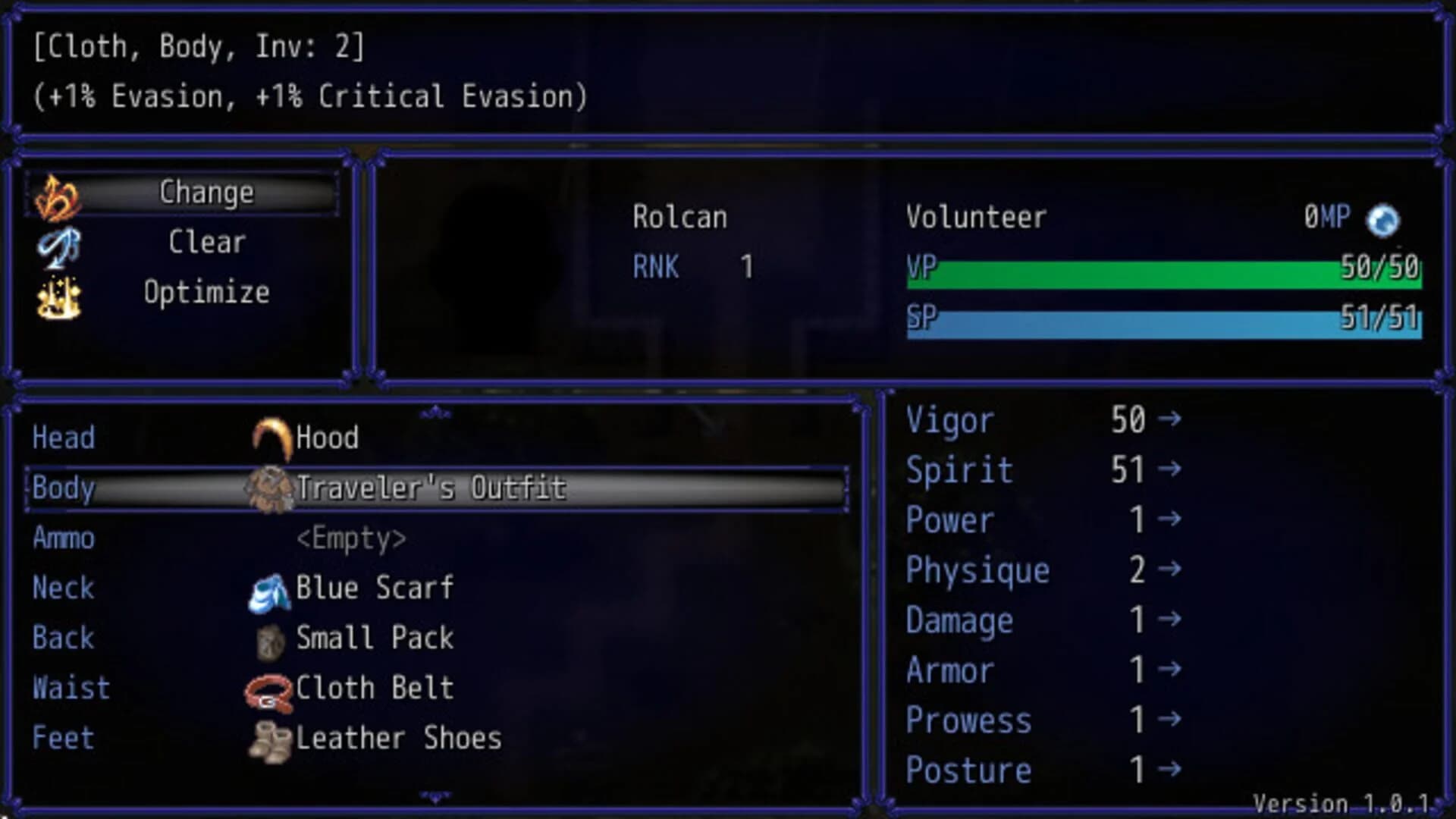Select the Neck equipment slot

[63, 588]
